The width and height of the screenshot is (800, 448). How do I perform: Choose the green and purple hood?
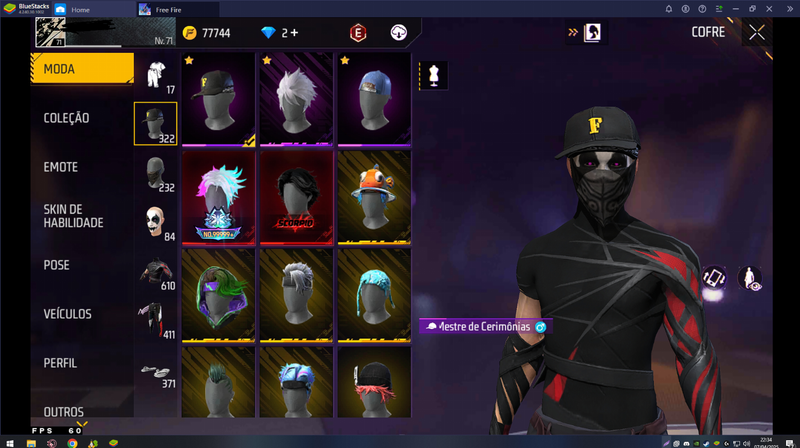[219, 292]
